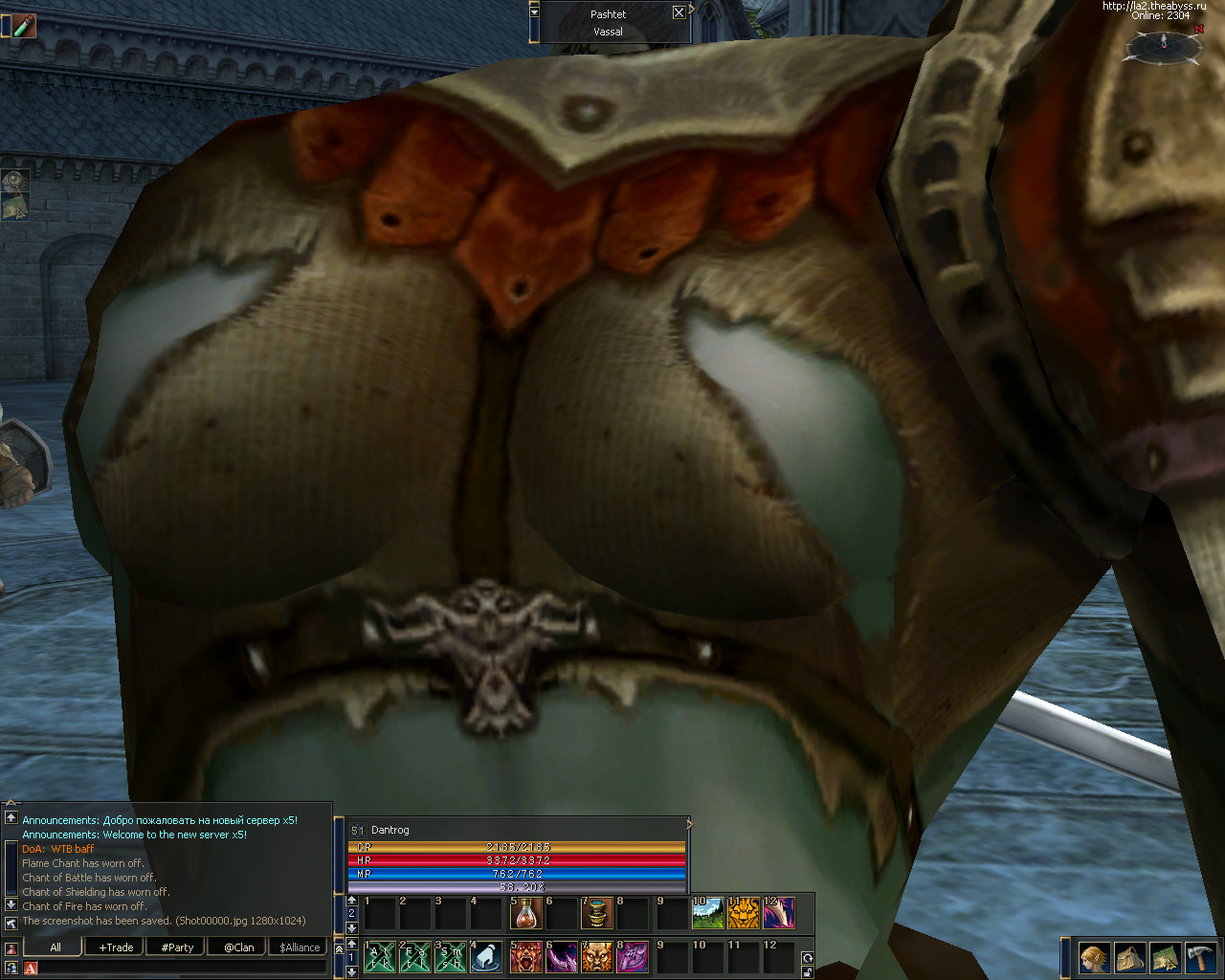This screenshot has height=980, width=1225.
Task: Show the $Alliance chat tab
Action: click(x=300, y=947)
